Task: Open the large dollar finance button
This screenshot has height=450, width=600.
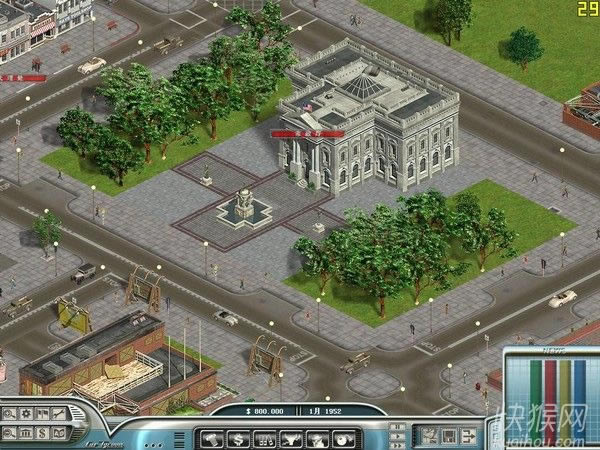Action: click(238, 437)
